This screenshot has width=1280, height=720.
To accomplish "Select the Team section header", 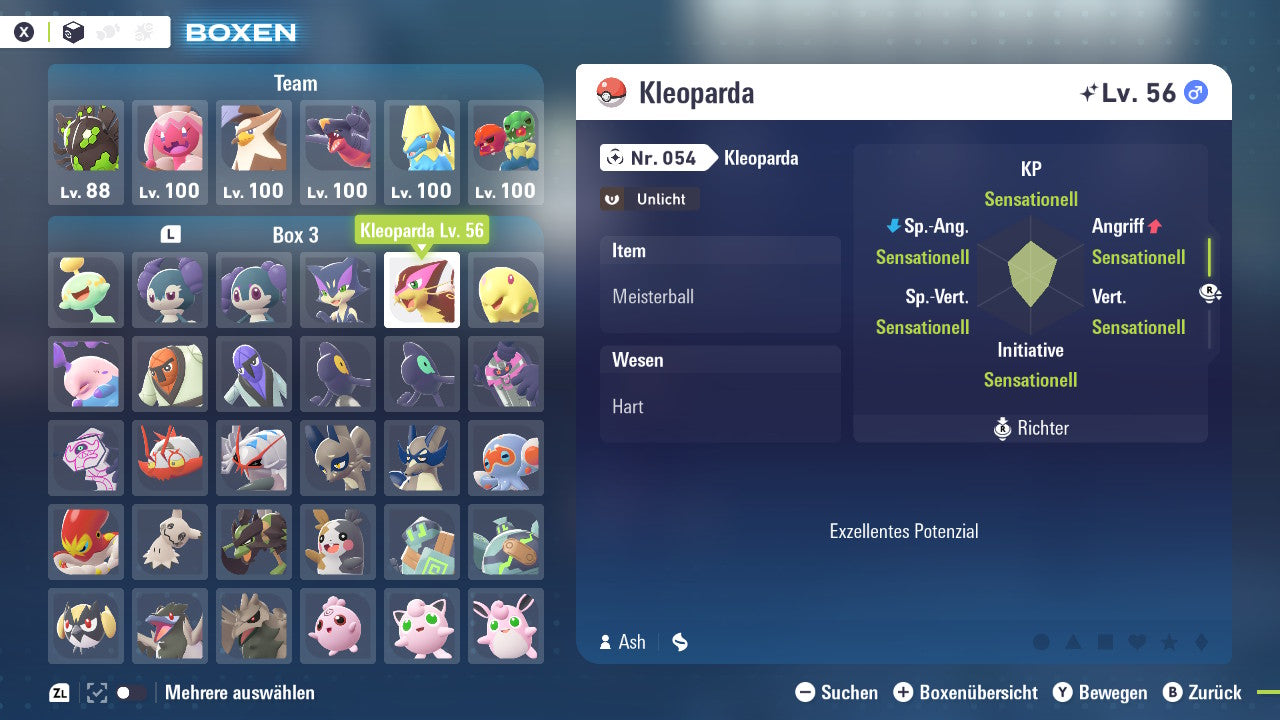I will point(295,83).
